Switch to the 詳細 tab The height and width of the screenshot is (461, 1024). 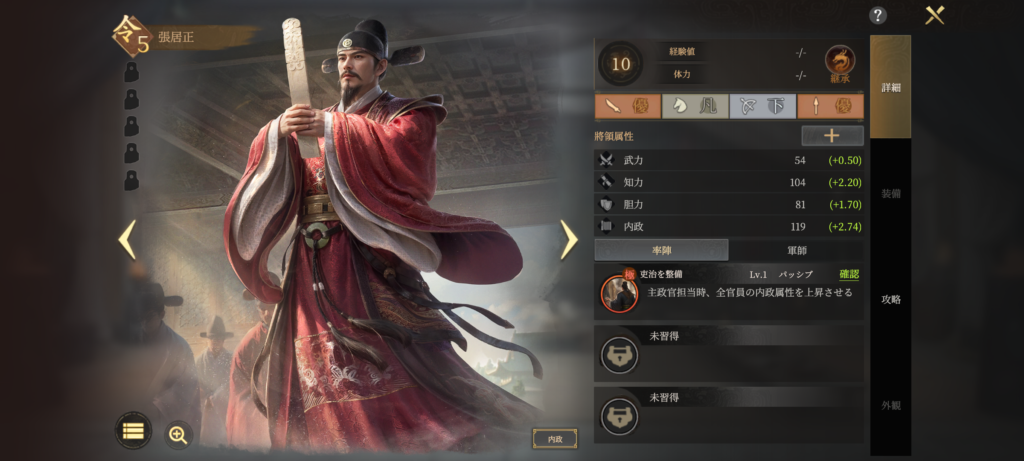[890, 87]
